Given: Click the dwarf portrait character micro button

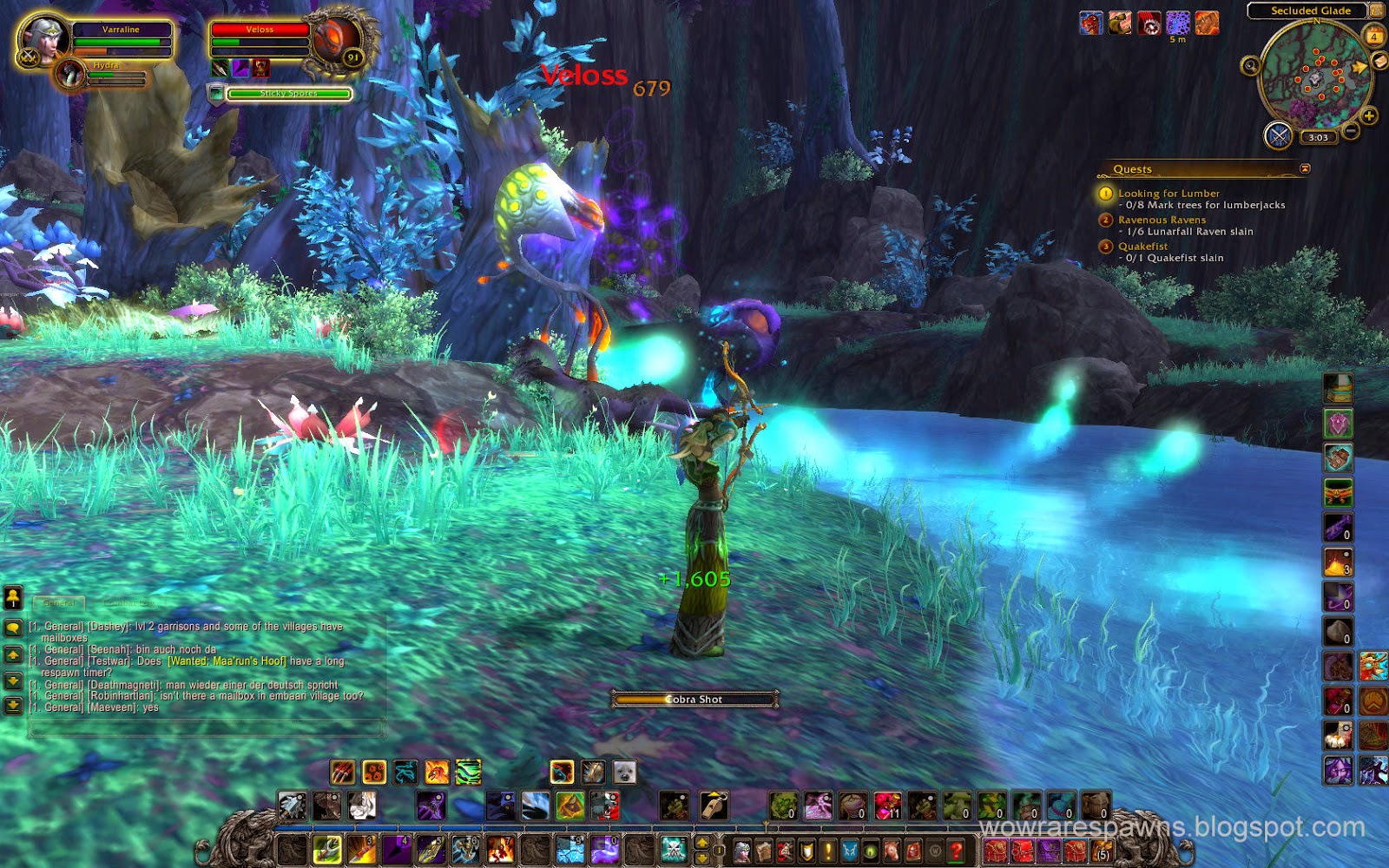Looking at the screenshot, I should click(742, 851).
